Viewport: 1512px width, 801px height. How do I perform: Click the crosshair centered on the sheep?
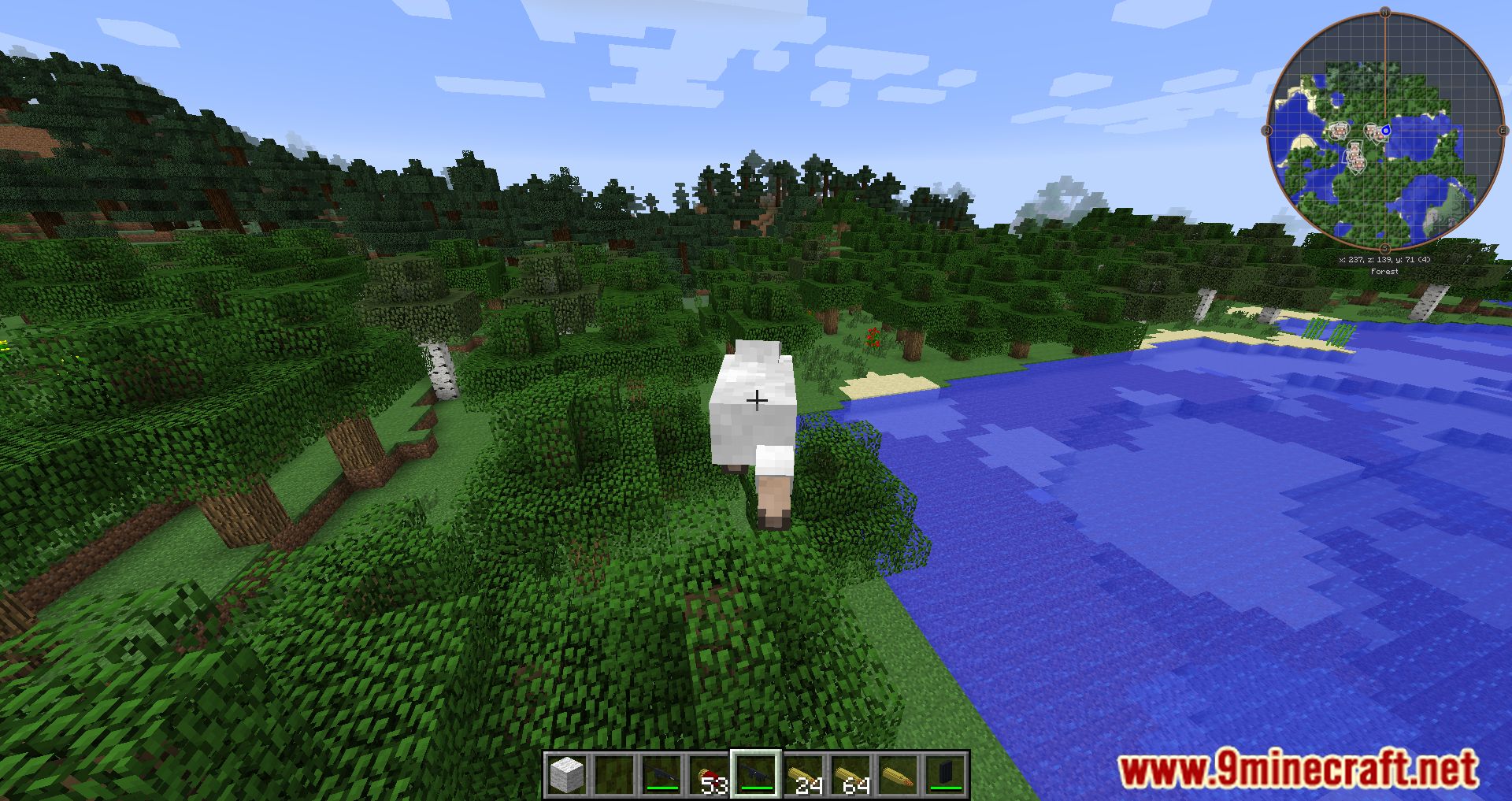(x=756, y=400)
